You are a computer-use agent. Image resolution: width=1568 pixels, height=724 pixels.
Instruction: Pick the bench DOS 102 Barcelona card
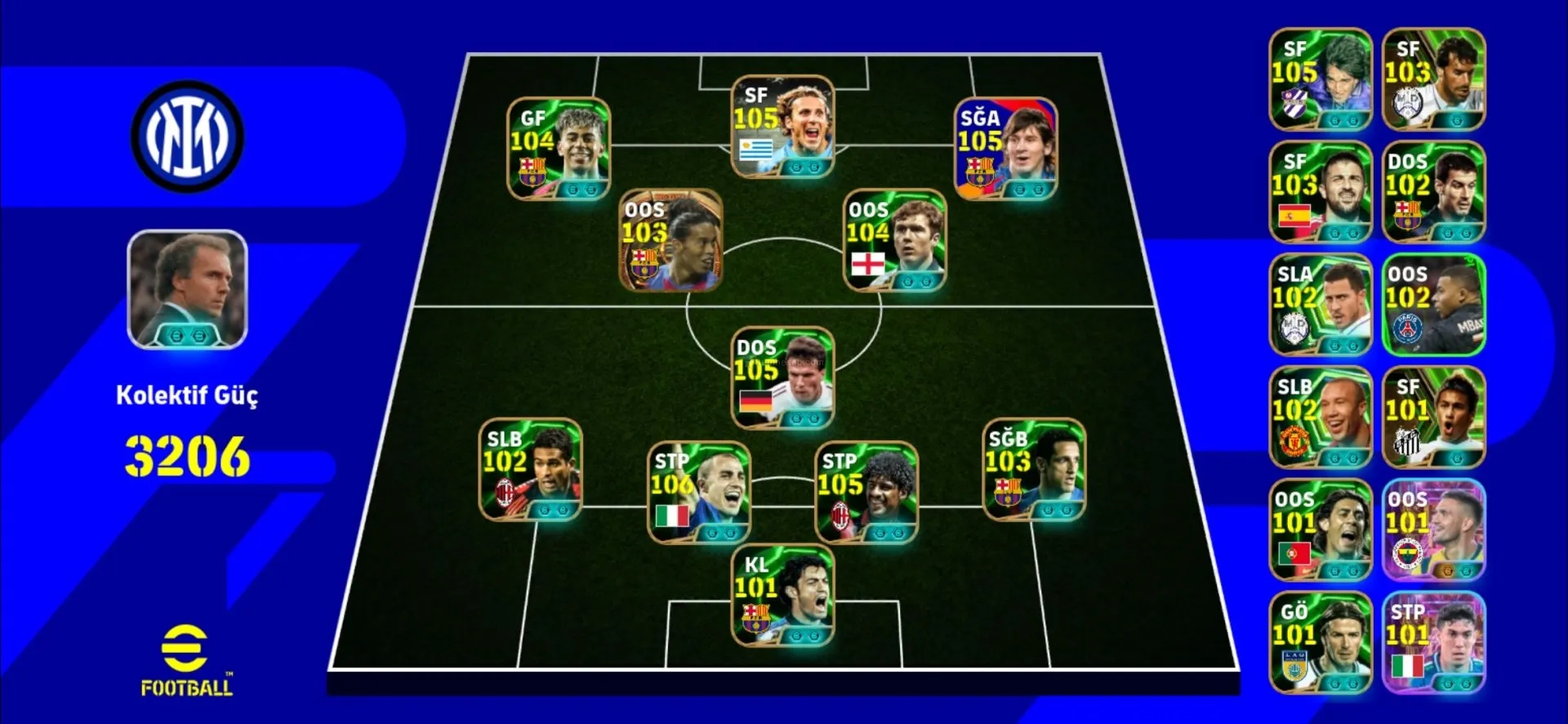(1433, 192)
